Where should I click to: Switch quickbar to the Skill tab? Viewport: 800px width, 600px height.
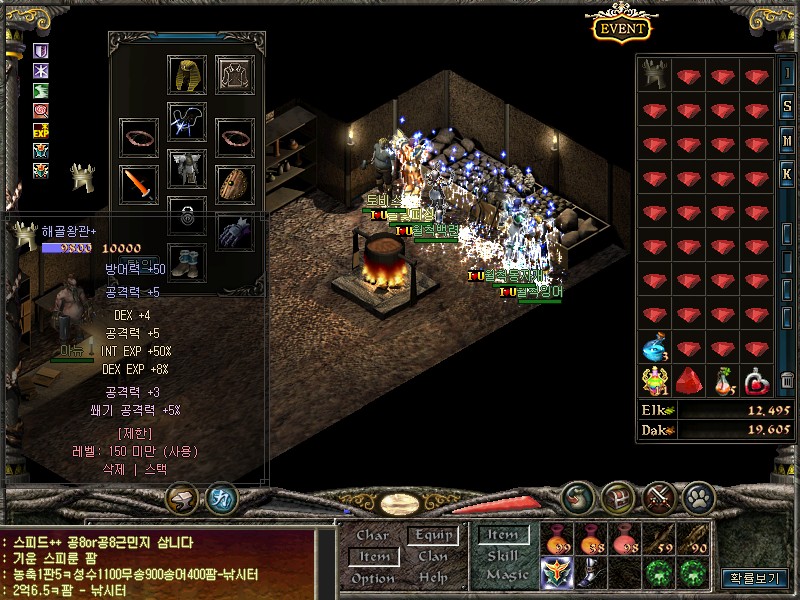pyautogui.click(x=502, y=556)
